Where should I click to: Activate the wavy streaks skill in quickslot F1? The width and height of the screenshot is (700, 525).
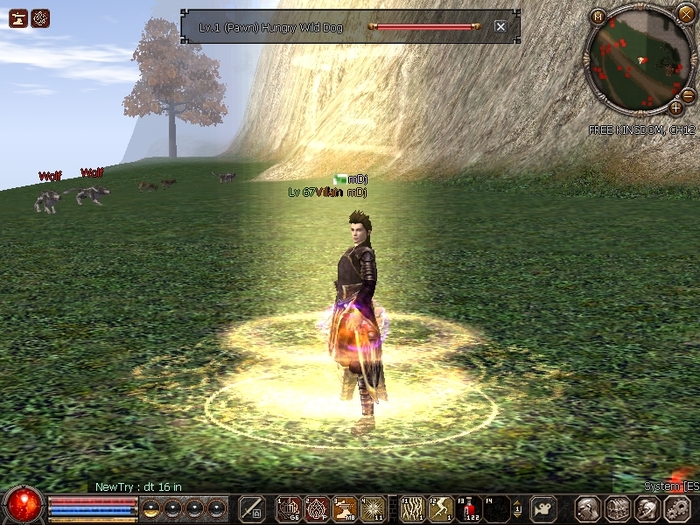pyautogui.click(x=412, y=508)
